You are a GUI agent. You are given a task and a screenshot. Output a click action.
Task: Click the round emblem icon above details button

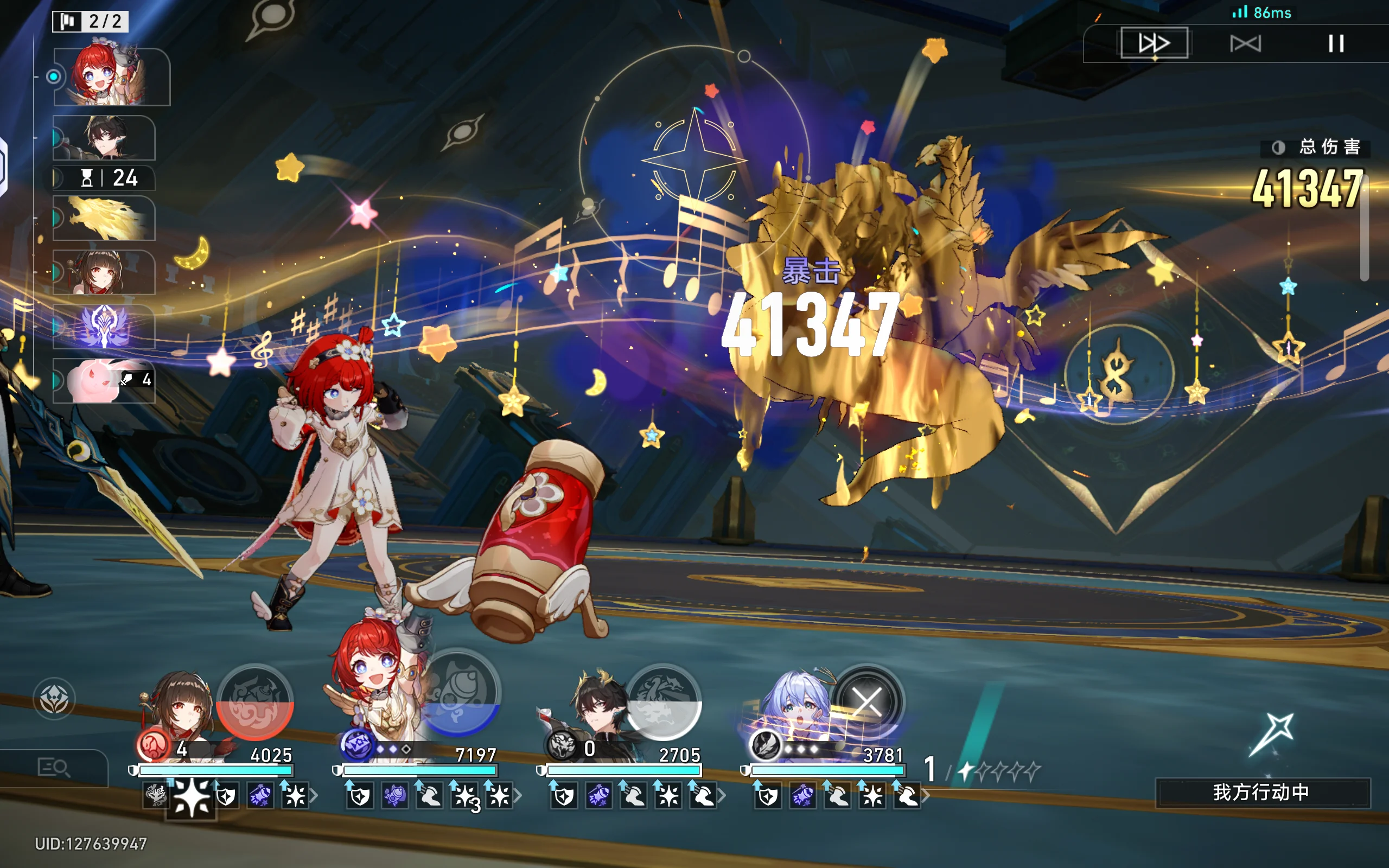pyautogui.click(x=54, y=699)
